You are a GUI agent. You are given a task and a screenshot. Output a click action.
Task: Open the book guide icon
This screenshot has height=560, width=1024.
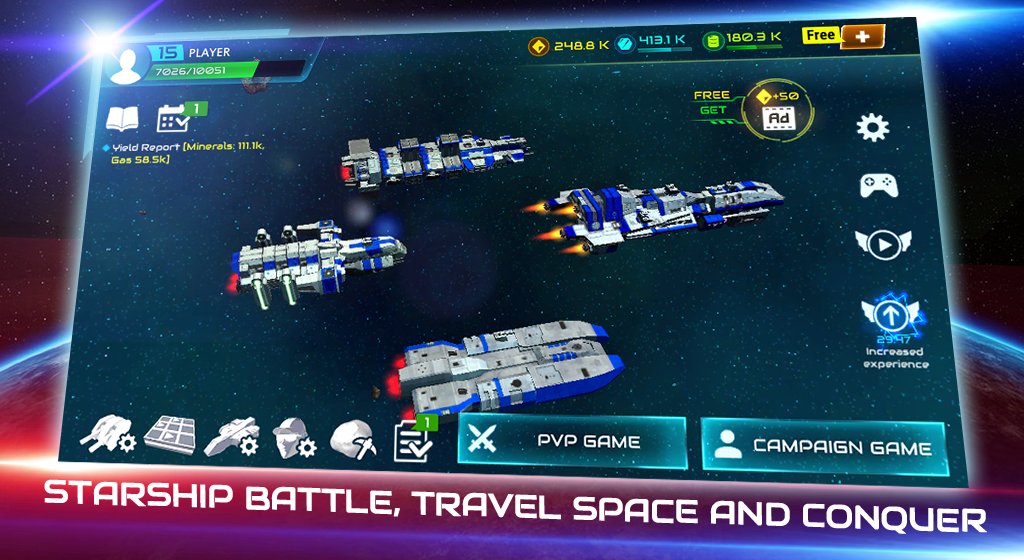coord(123,121)
